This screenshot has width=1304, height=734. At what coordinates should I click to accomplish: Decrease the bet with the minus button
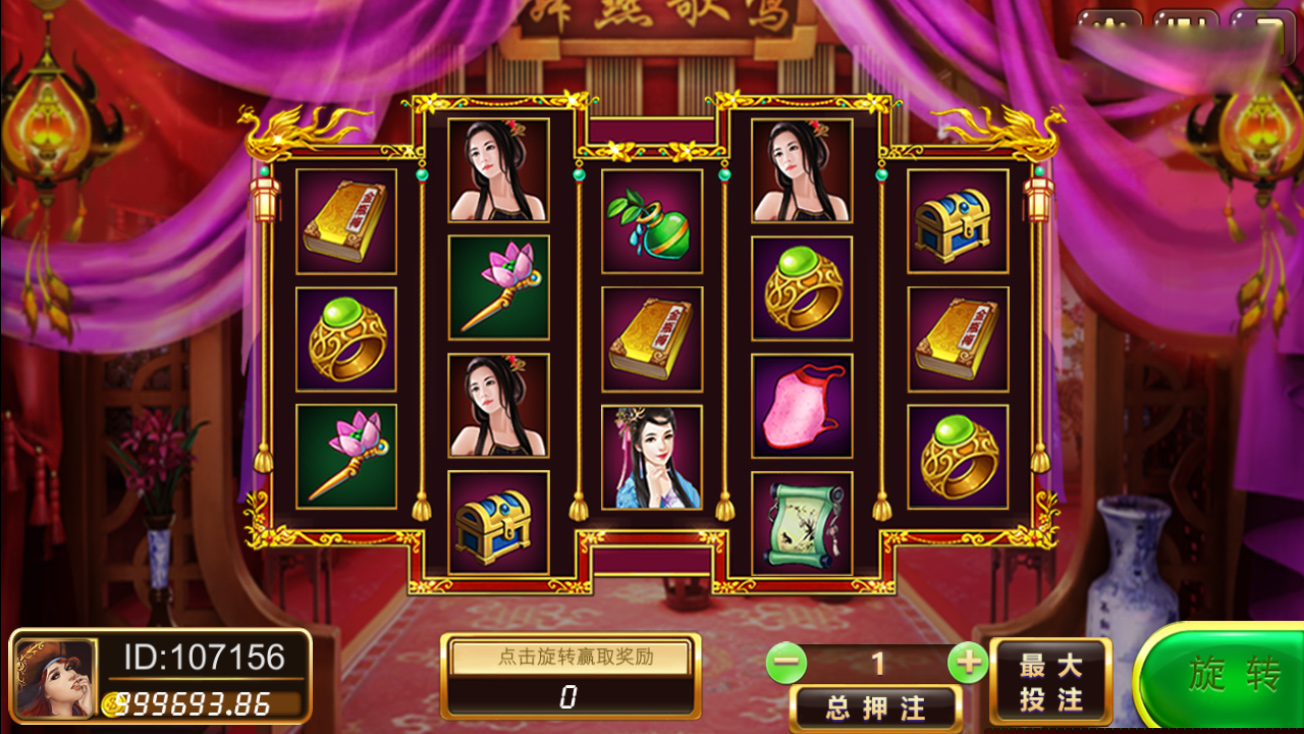788,662
